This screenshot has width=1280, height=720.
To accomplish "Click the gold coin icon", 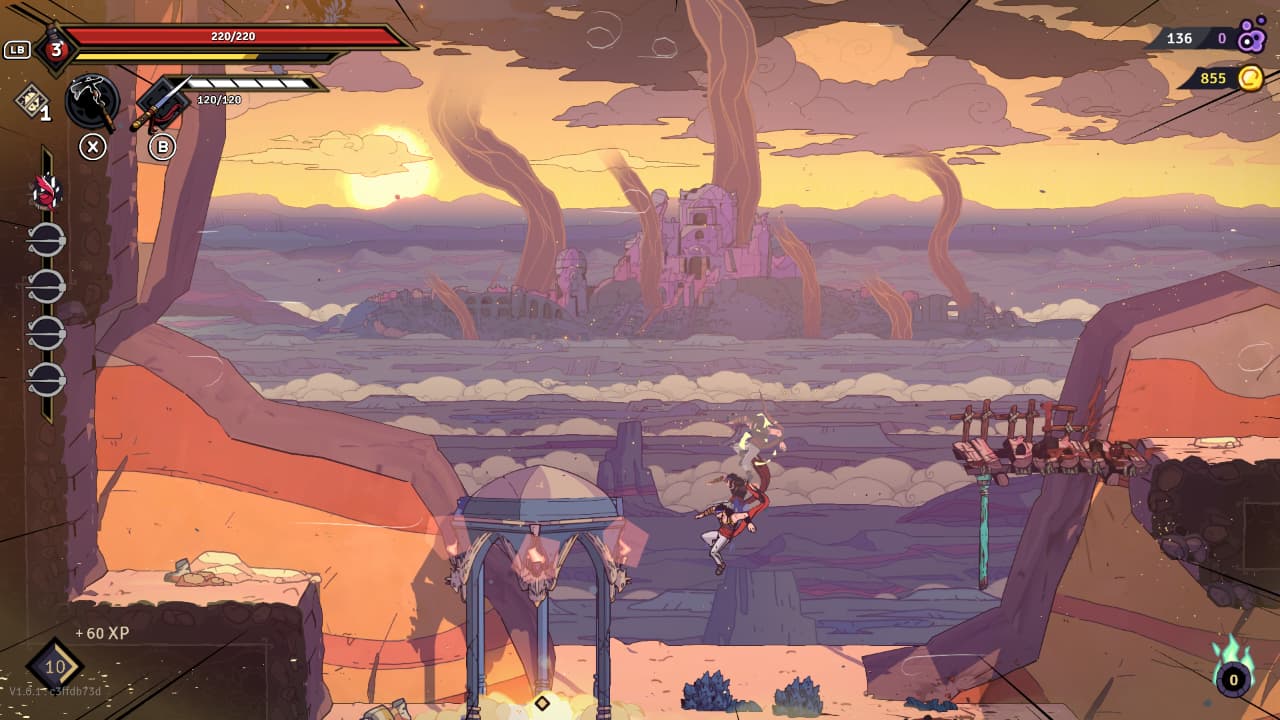I will coord(1250,78).
